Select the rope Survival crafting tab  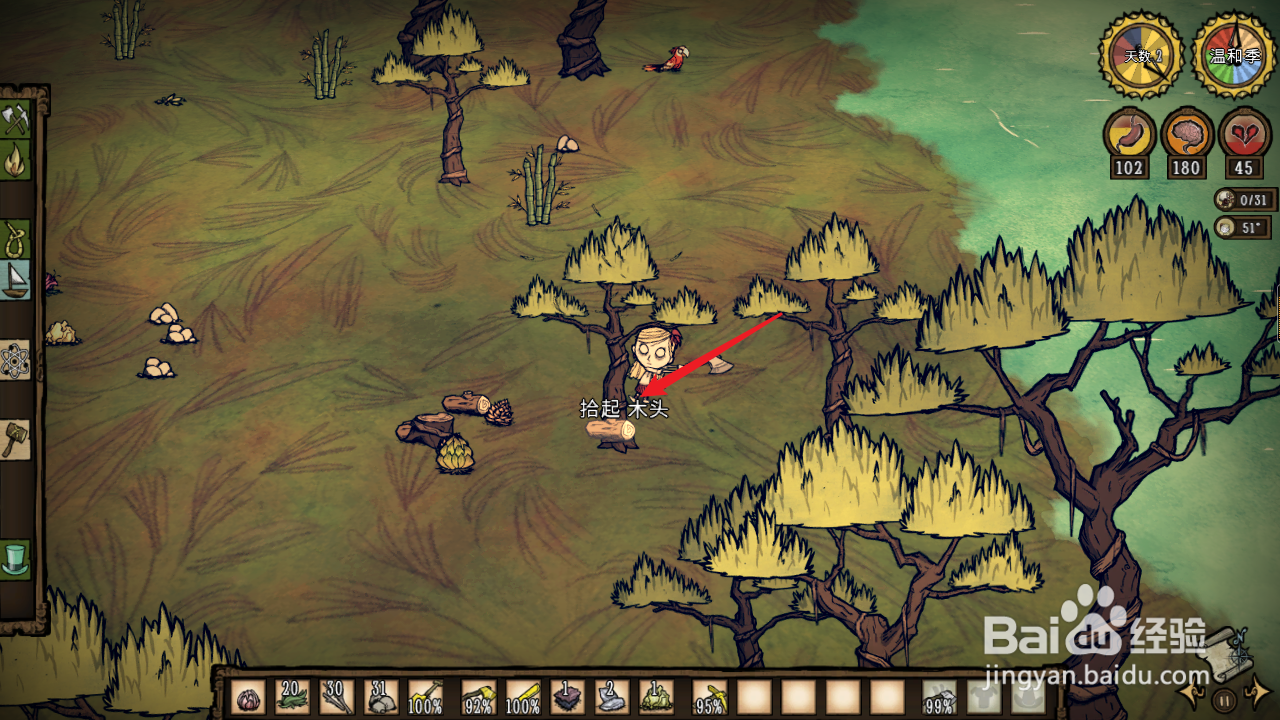tap(15, 238)
